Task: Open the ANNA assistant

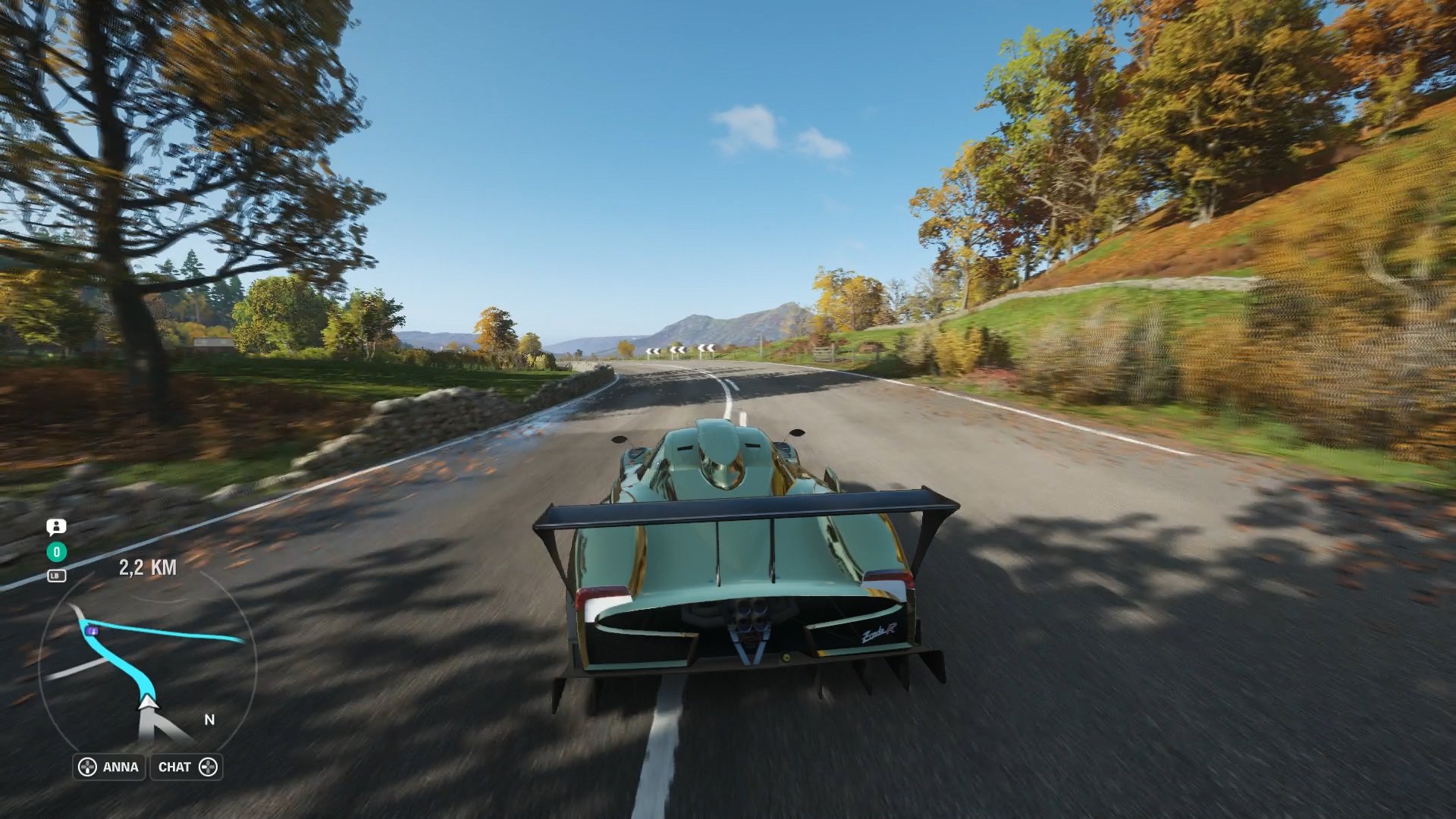Action: (121, 767)
